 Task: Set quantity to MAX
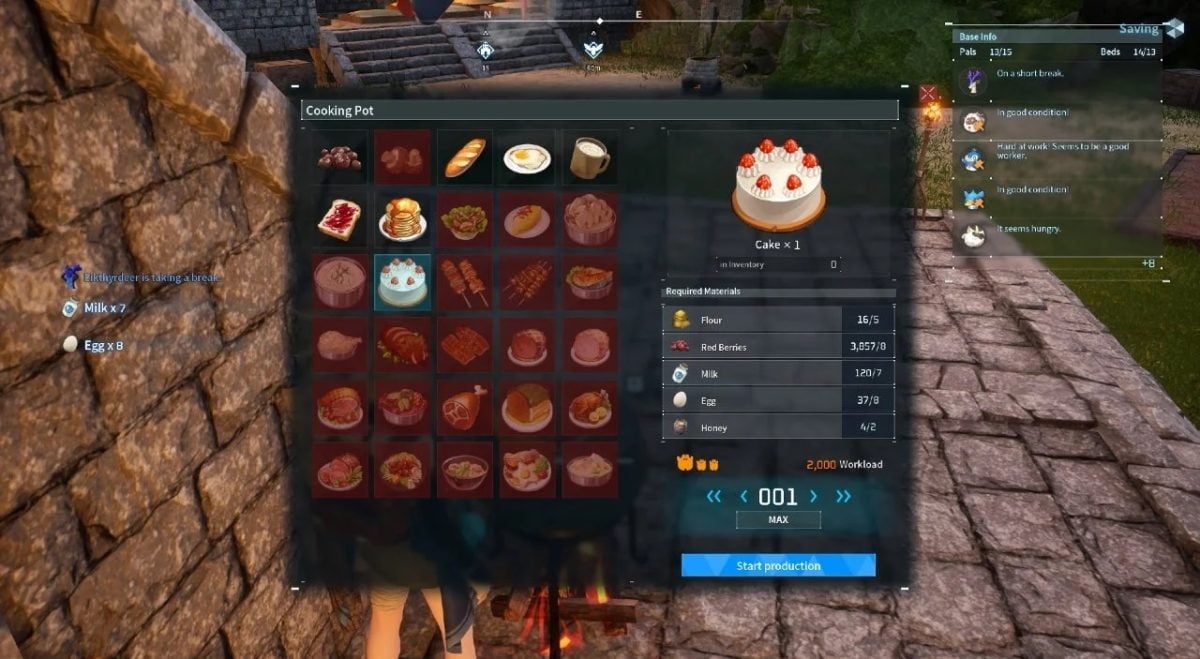tap(778, 520)
